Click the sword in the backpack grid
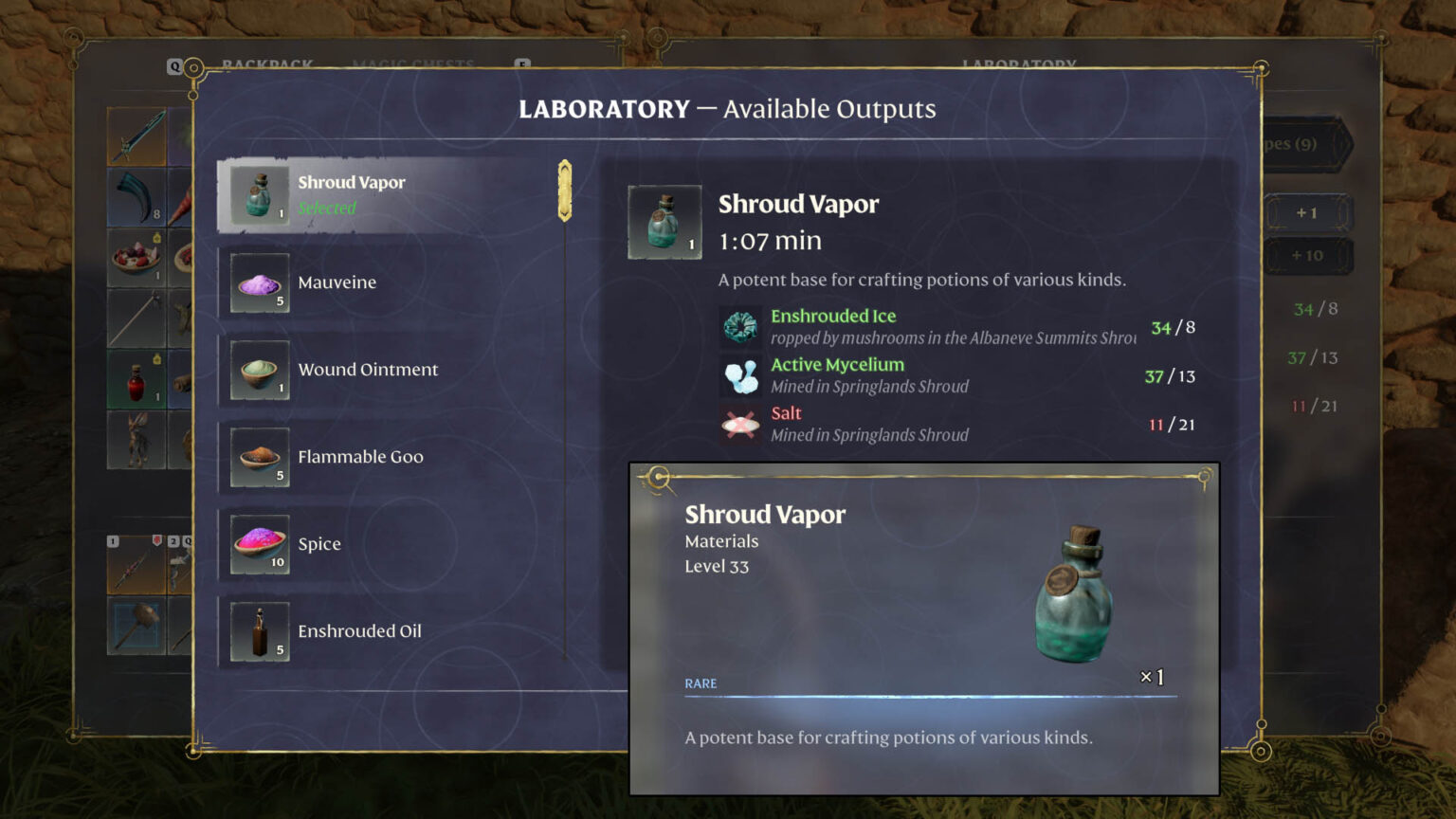Viewport: 1456px width, 819px height. (136, 135)
